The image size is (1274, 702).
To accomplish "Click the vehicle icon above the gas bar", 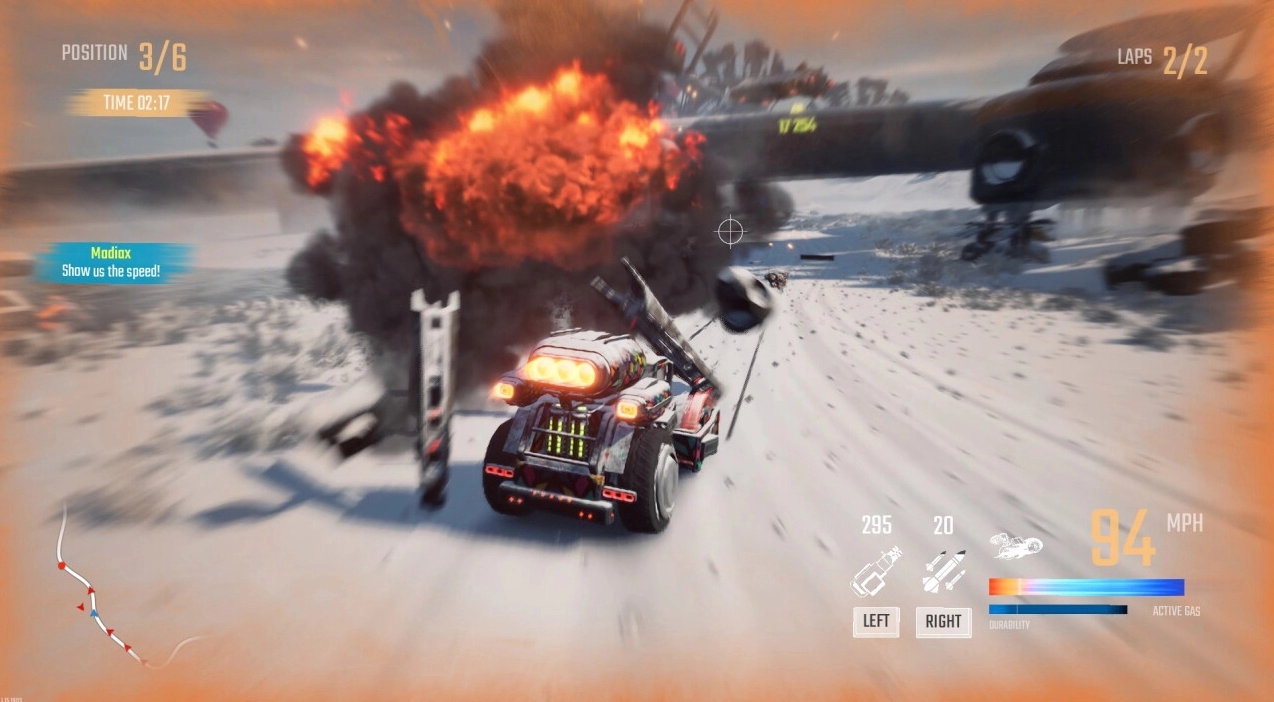I will (1016, 545).
